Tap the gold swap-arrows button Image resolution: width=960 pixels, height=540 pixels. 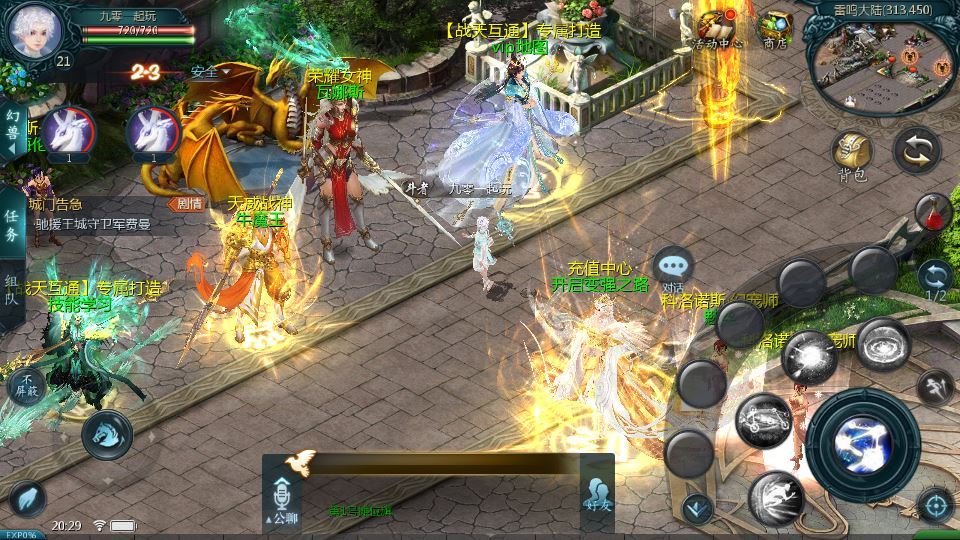[x=916, y=150]
